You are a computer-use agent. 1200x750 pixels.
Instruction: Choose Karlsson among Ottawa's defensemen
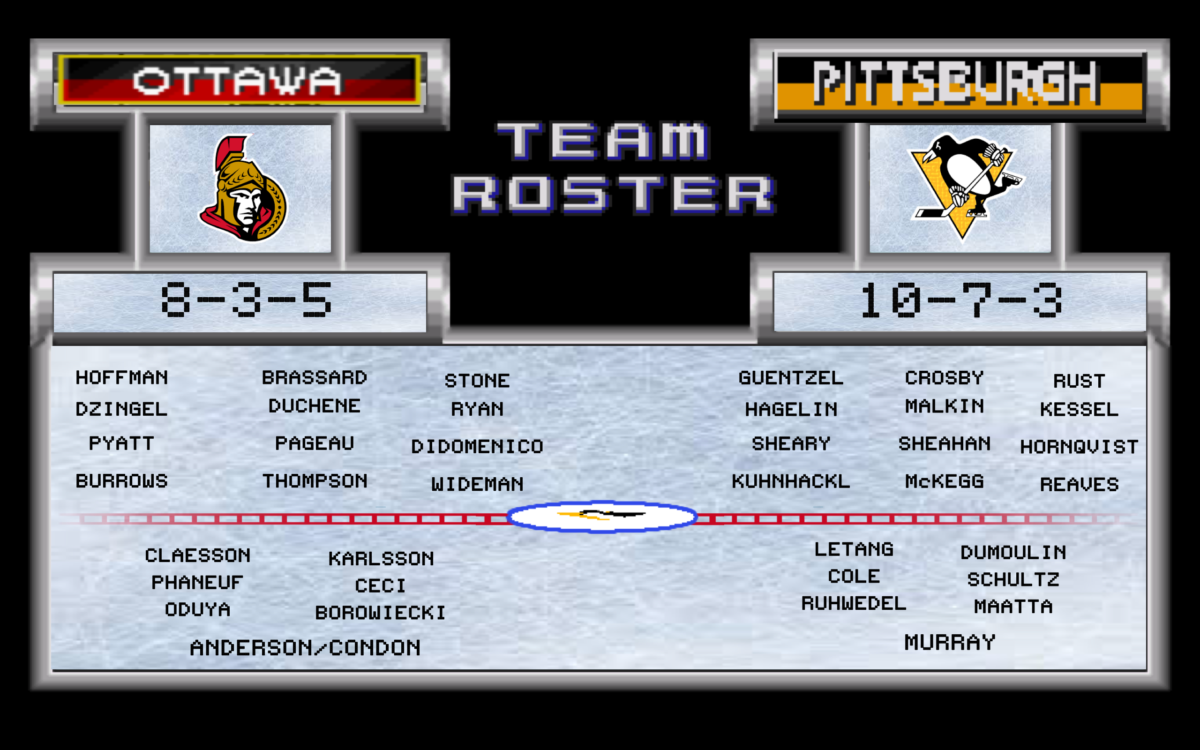tap(381, 559)
